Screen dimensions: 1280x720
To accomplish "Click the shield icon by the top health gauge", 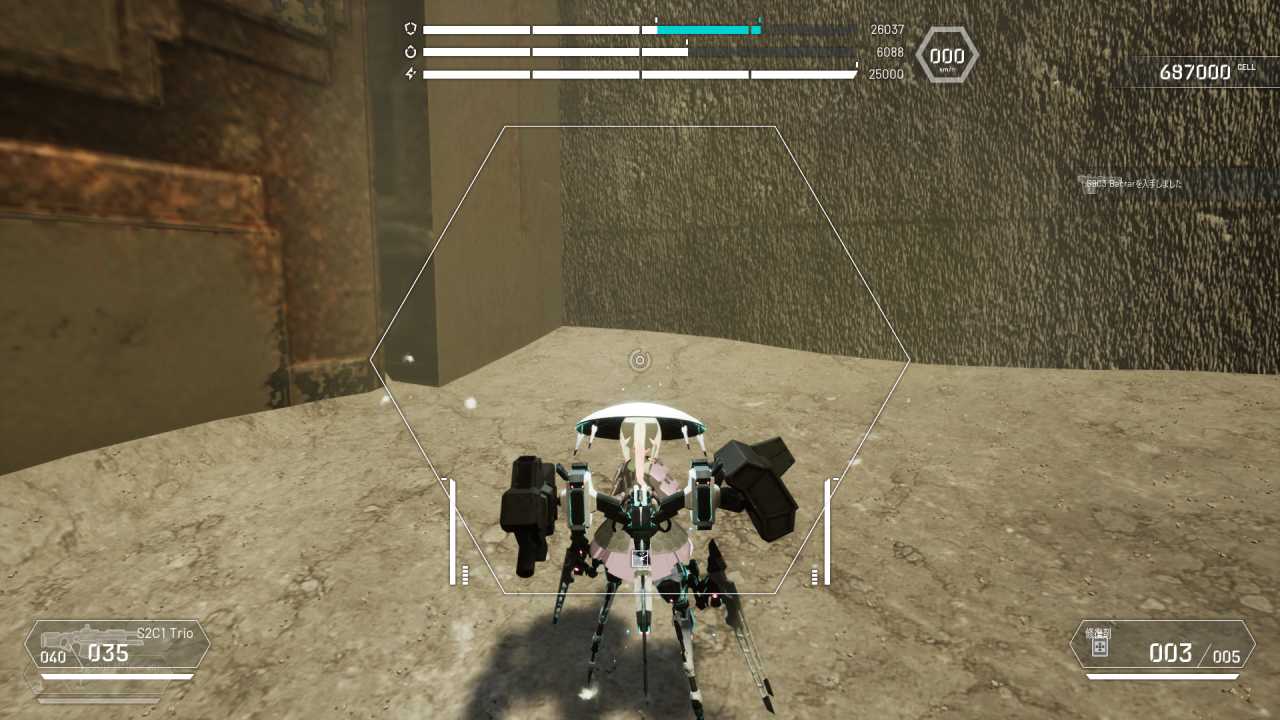I will [409, 29].
